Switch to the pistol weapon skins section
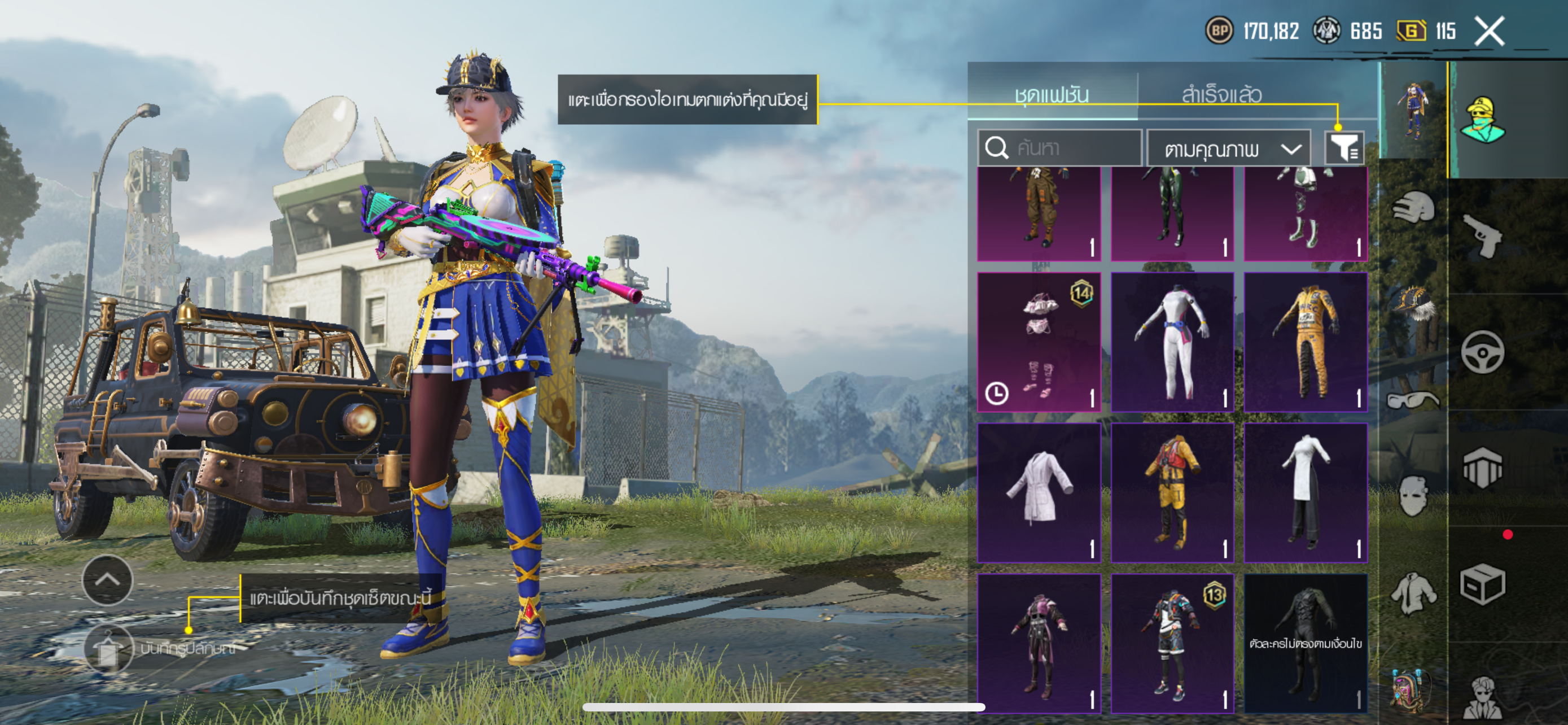 (1483, 235)
